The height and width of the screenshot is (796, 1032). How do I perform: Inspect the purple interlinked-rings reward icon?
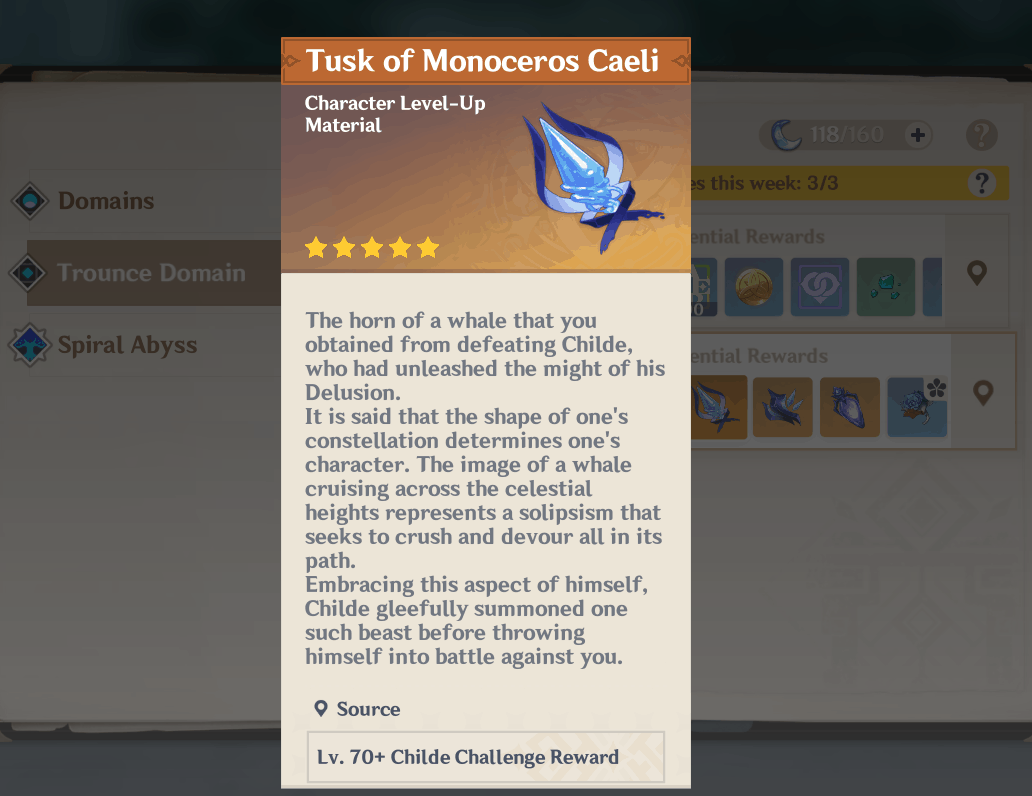pos(820,287)
